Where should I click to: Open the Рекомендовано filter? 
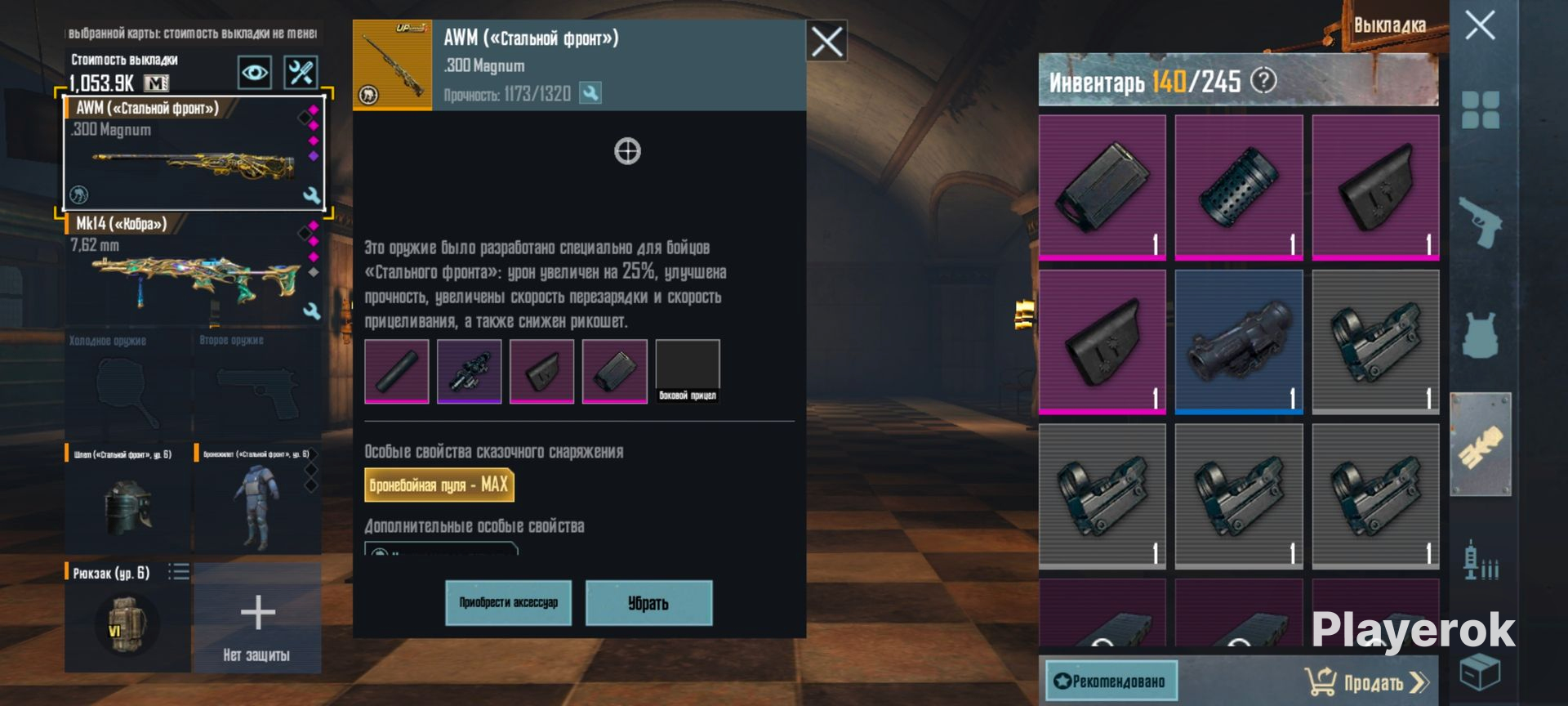pyautogui.click(x=1111, y=681)
